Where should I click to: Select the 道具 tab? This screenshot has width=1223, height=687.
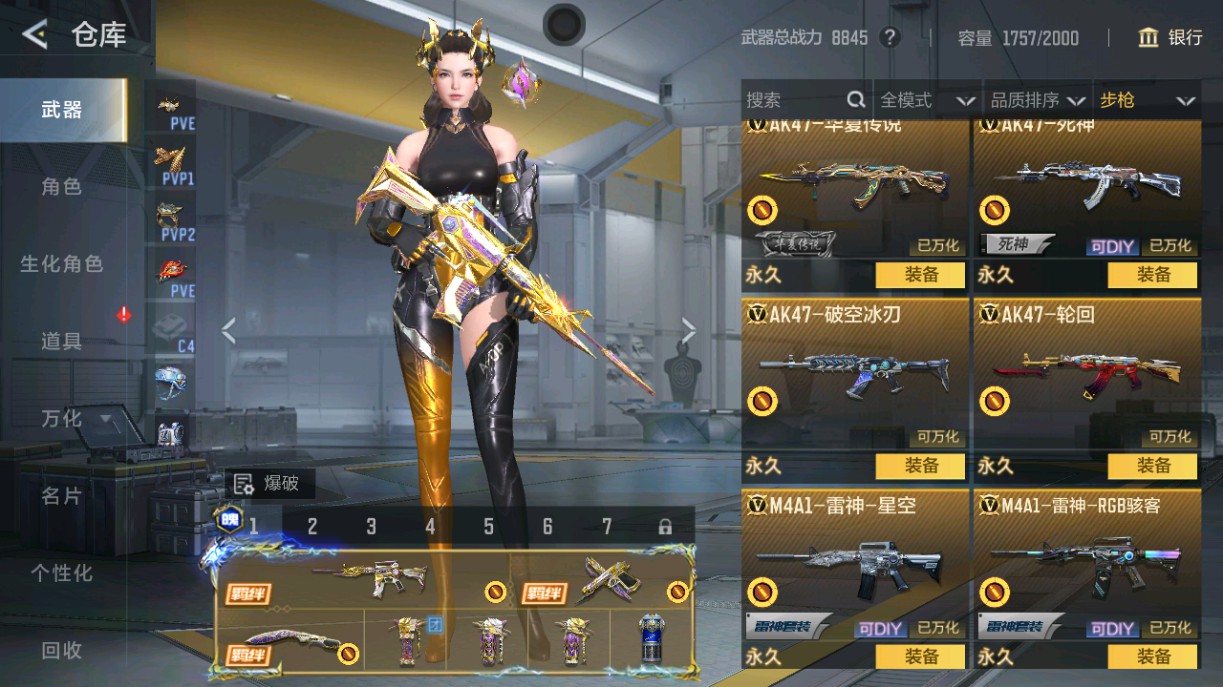(62, 341)
